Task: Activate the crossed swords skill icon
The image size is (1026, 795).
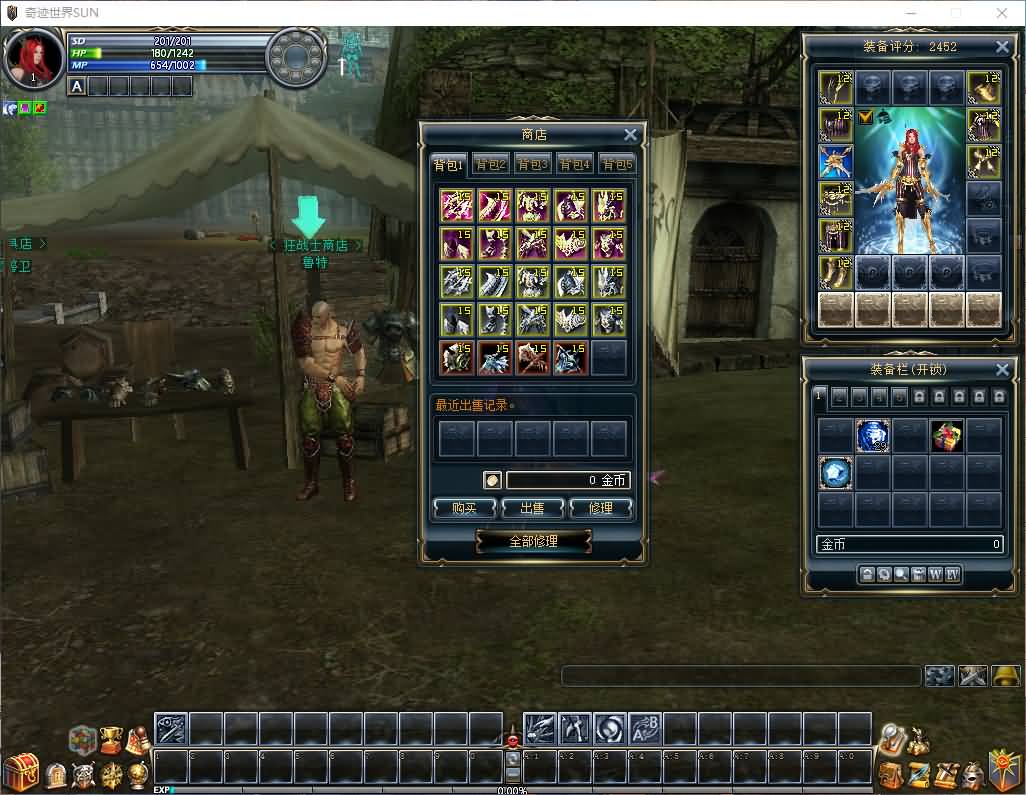Action: 973,676
